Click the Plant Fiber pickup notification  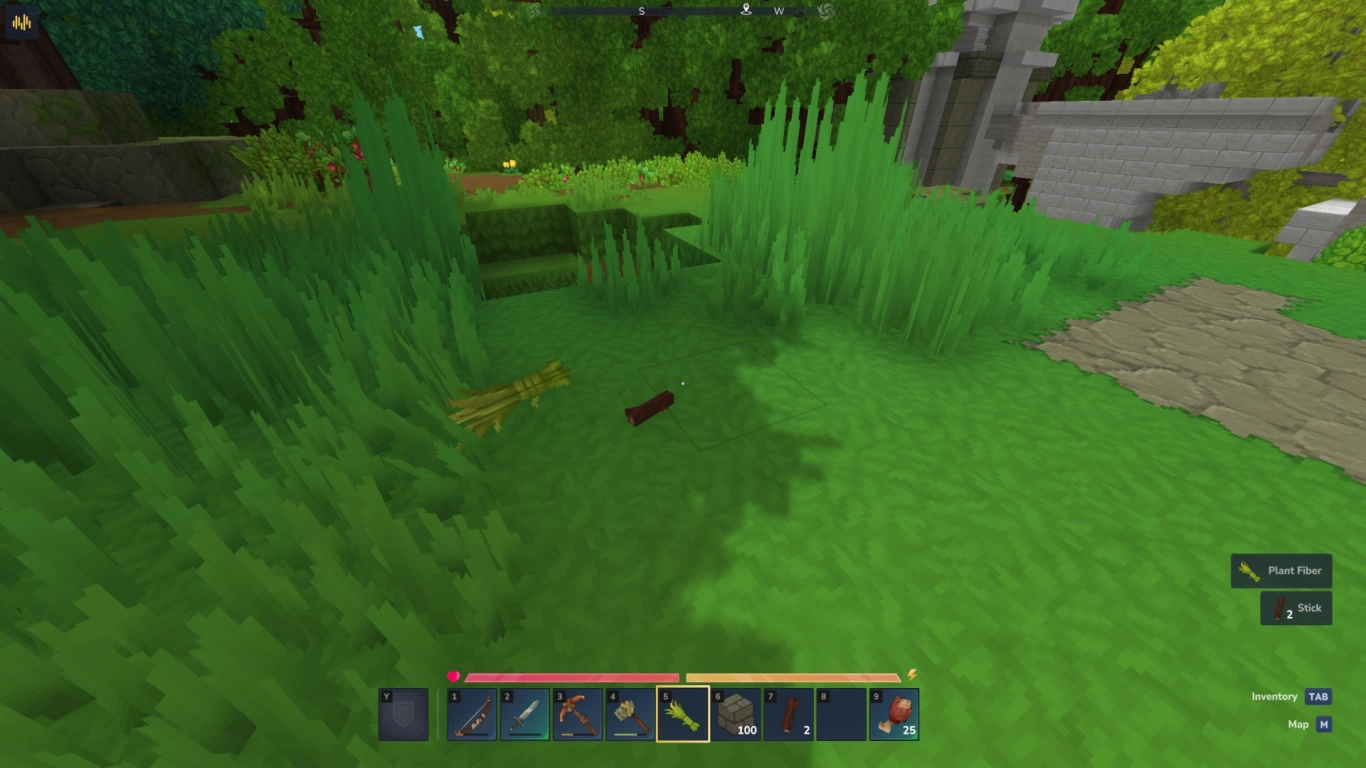point(1281,570)
